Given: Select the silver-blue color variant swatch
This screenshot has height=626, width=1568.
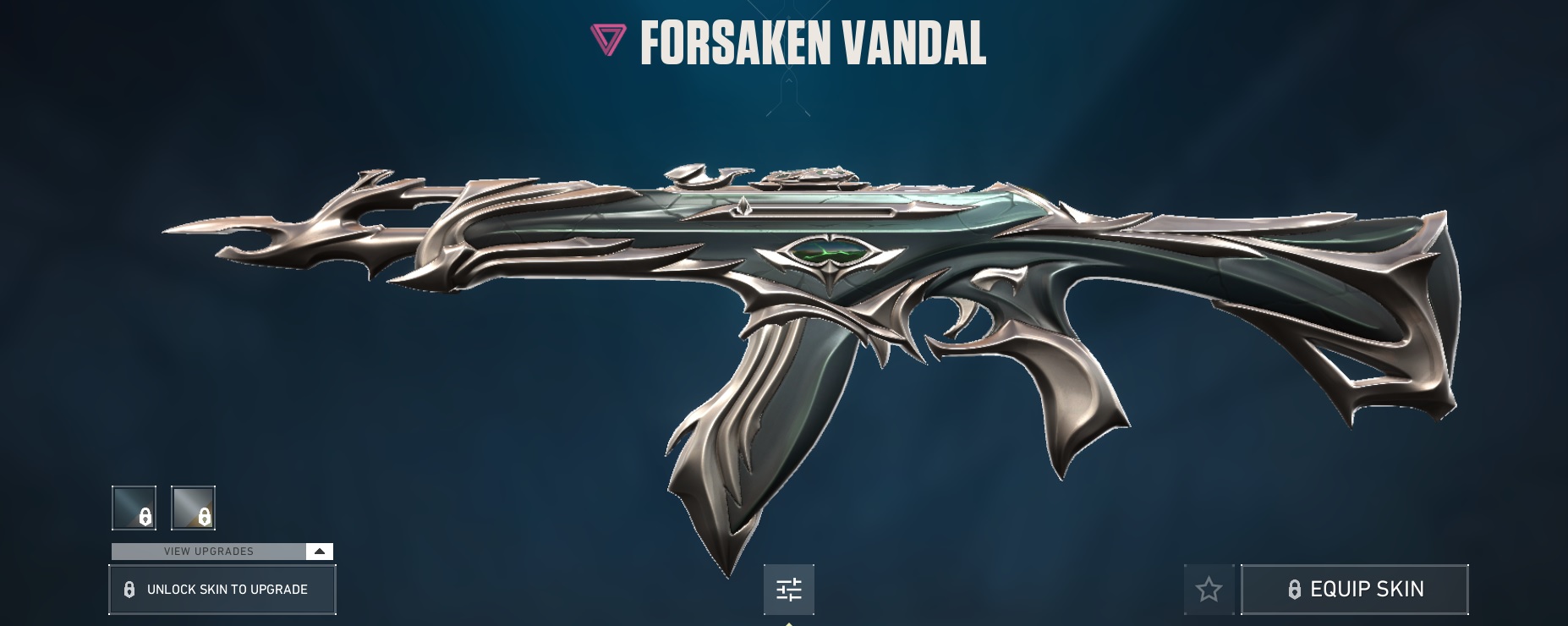Looking at the screenshot, I should coord(133,508).
